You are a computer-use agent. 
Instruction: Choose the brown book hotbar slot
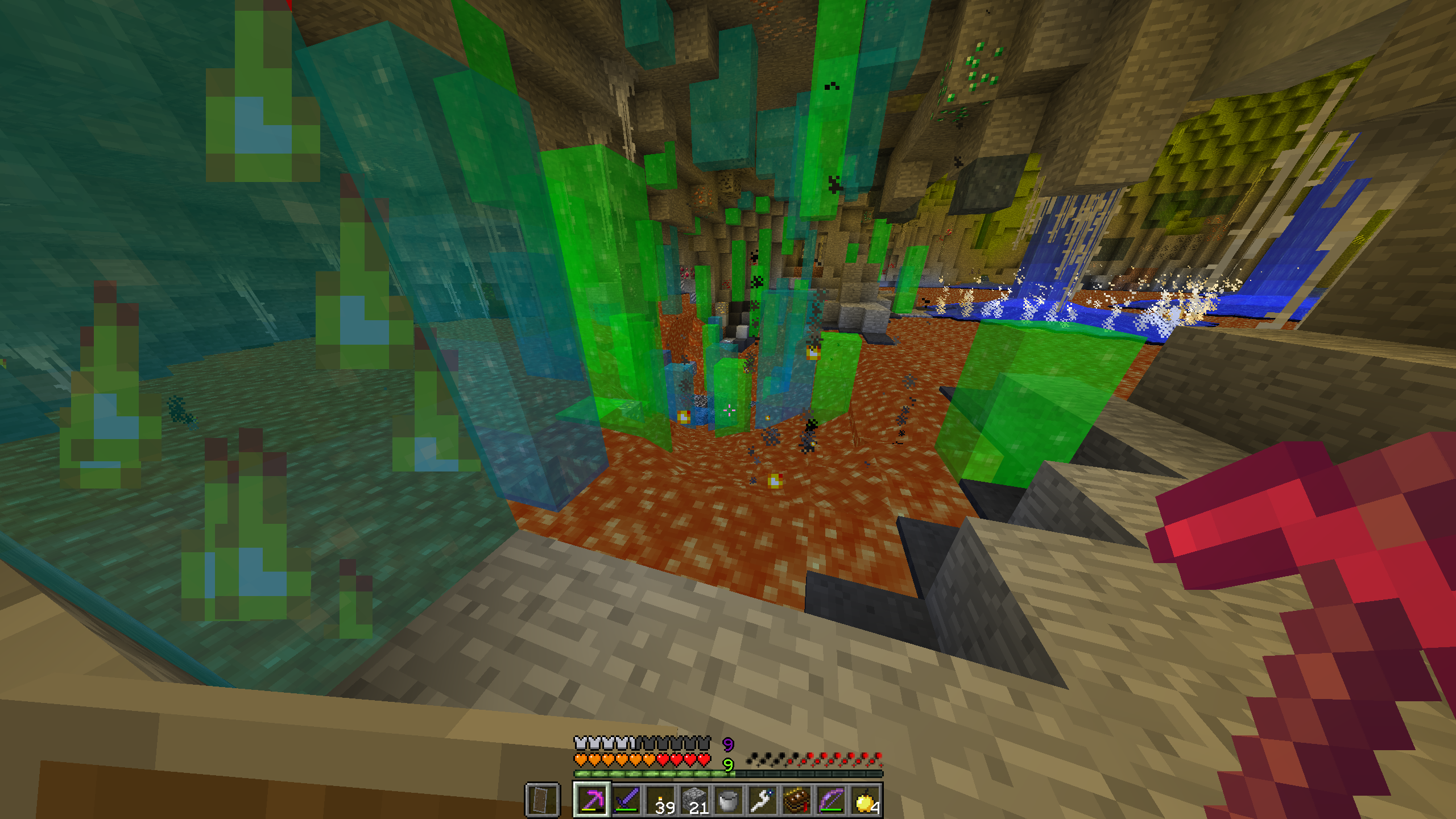click(x=797, y=800)
